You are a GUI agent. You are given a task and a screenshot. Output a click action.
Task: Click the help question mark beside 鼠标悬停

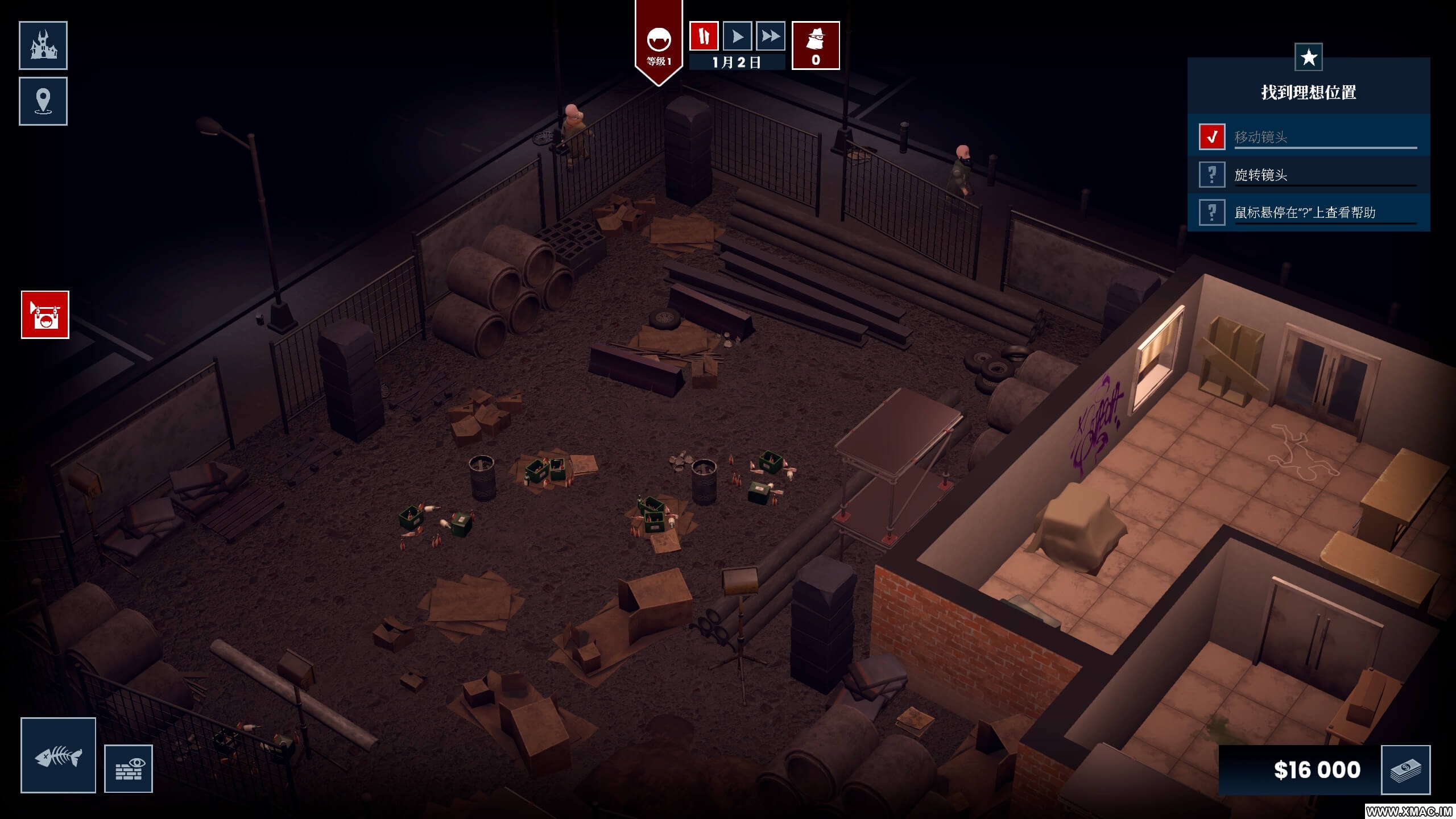pos(1212,212)
